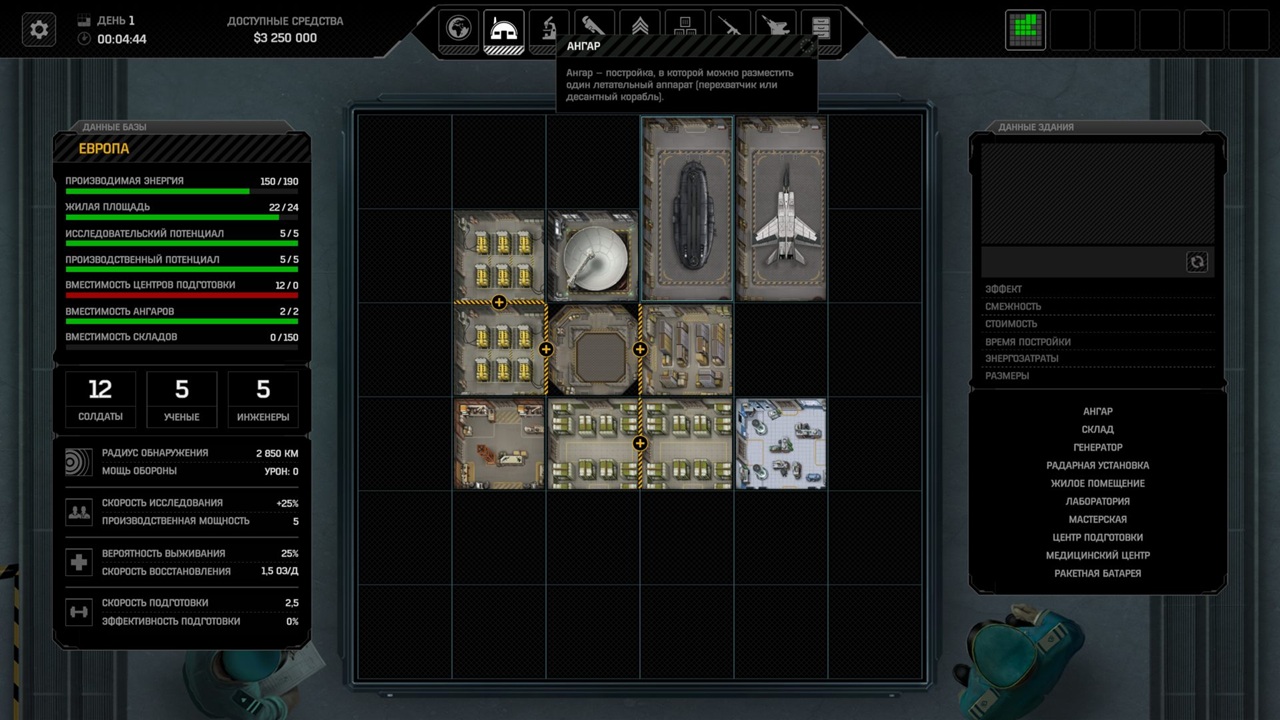Viewport: 1280px width, 720px height.
Task: Pick Мастерская from the building list
Action: 1097,519
